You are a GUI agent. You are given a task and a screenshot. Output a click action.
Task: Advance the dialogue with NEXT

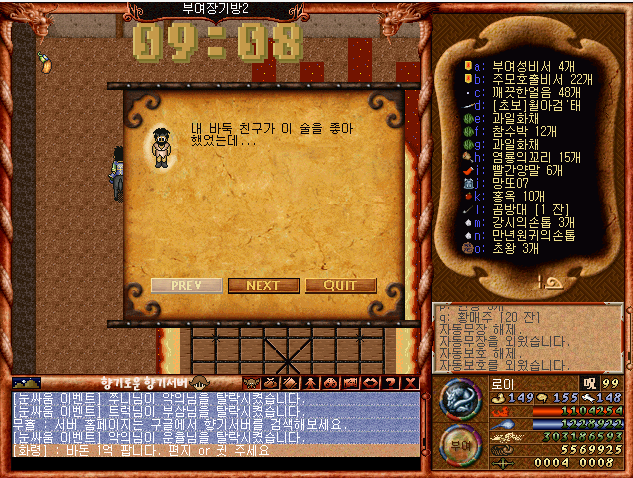tap(263, 285)
